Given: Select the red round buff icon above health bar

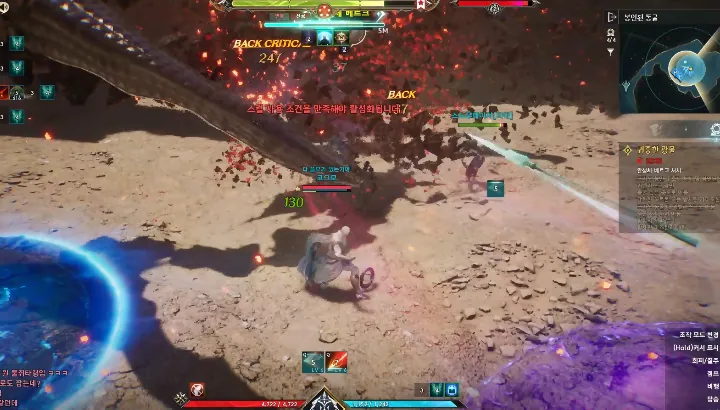Looking at the screenshot, I should [x=198, y=389].
